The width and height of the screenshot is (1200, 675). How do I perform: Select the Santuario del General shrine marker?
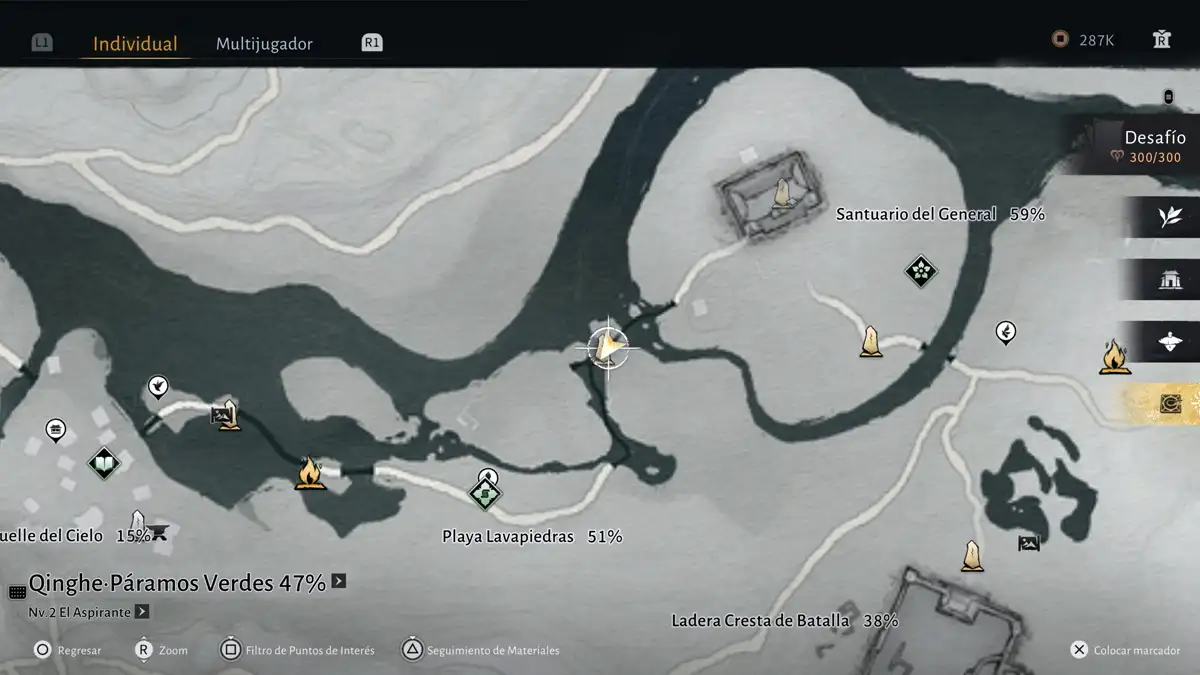tap(782, 194)
